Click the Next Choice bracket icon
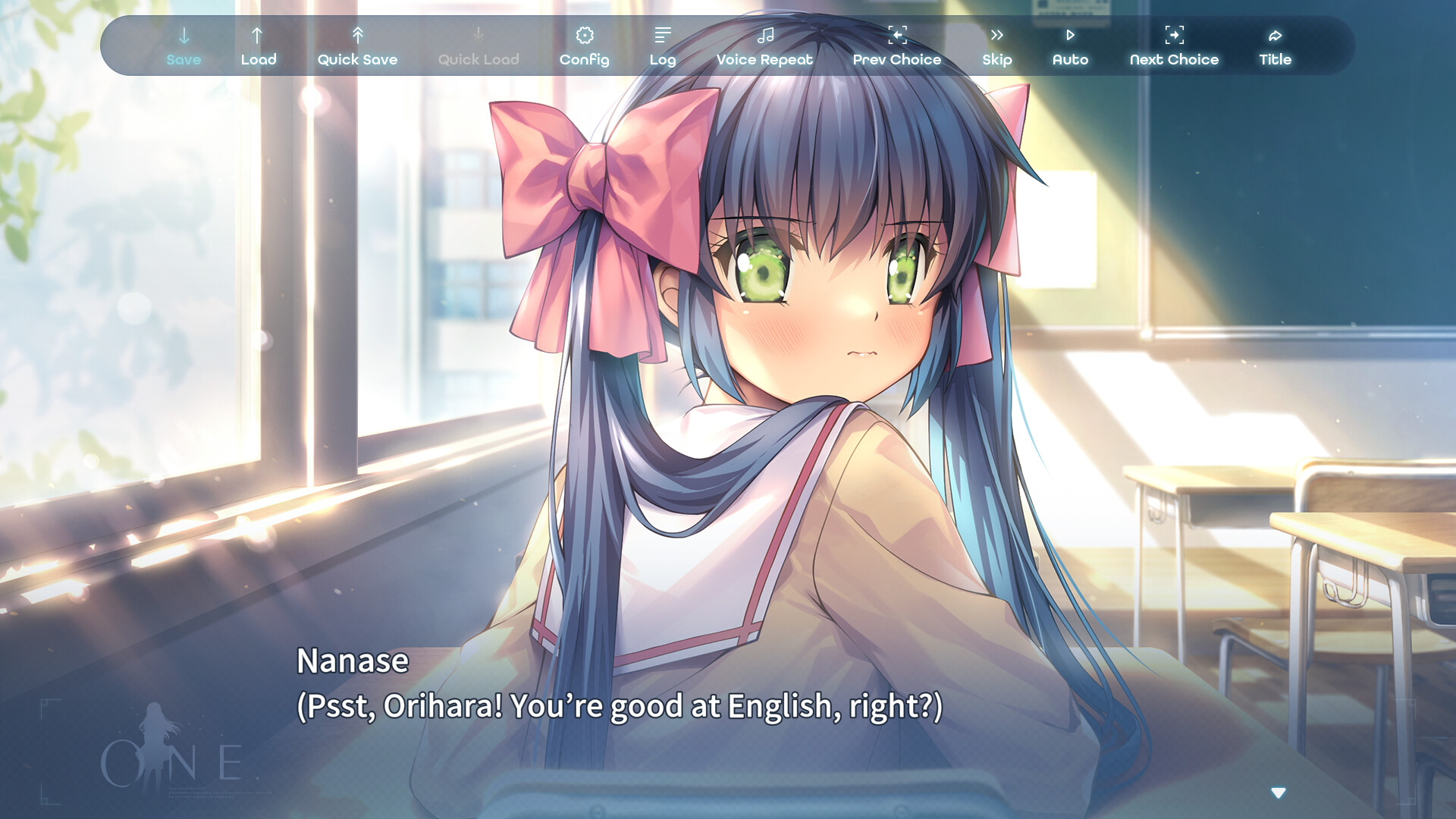Image resolution: width=1456 pixels, height=819 pixels. pos(1174,34)
